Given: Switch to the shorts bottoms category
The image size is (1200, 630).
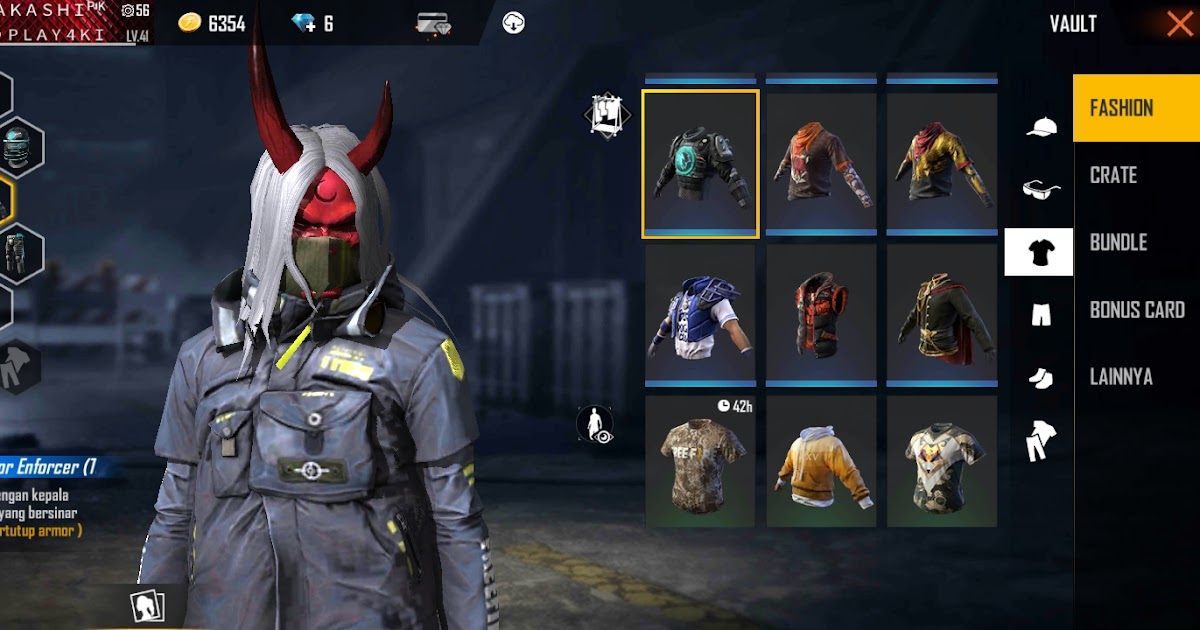Looking at the screenshot, I should 1040,315.
